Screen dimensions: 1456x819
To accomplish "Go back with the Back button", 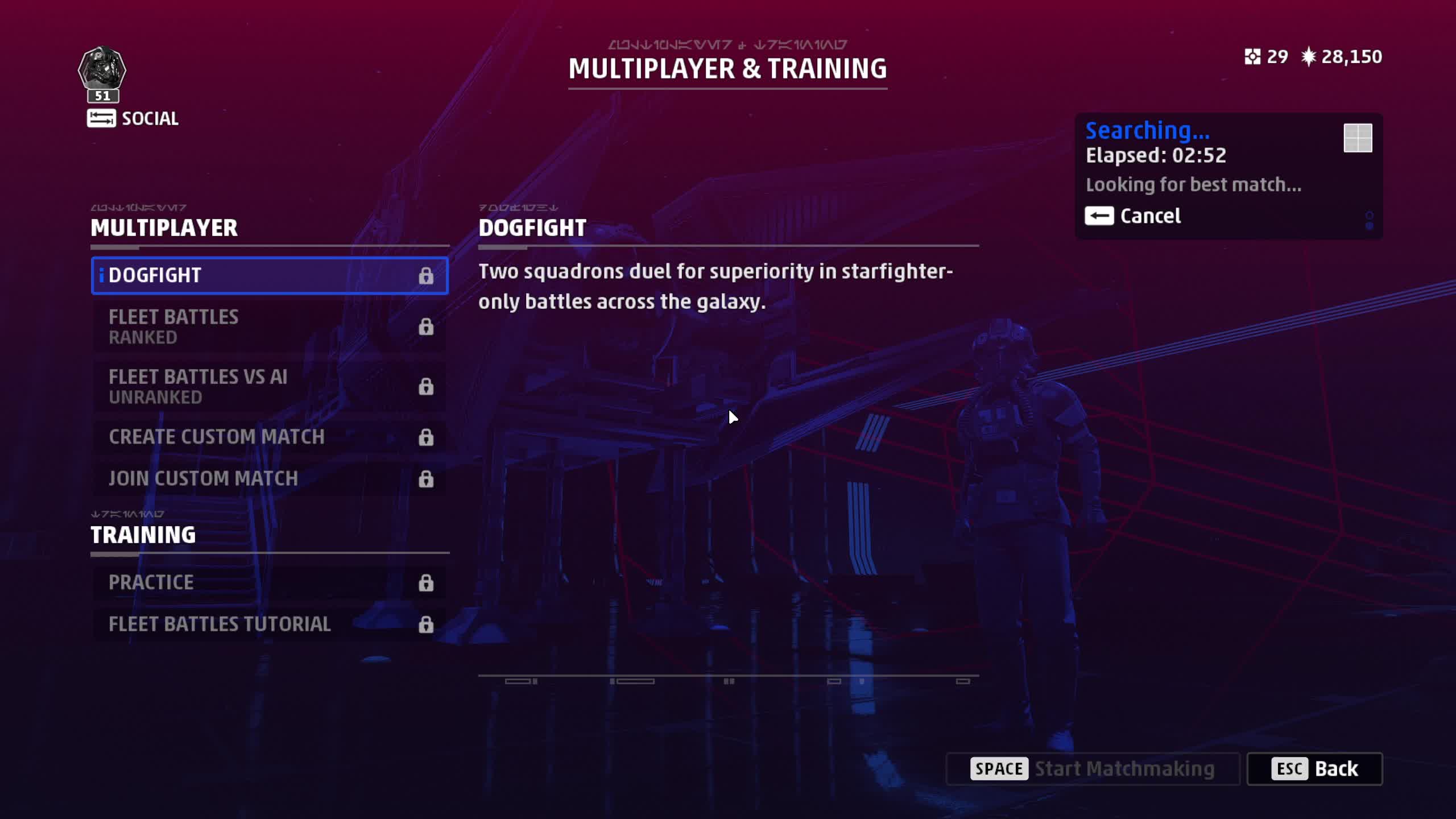I will coord(1314,769).
